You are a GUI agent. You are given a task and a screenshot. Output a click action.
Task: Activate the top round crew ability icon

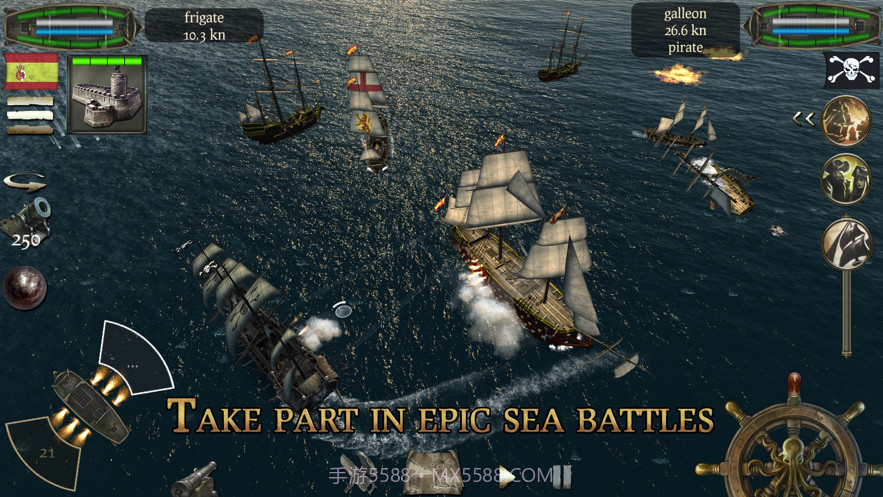point(846,121)
